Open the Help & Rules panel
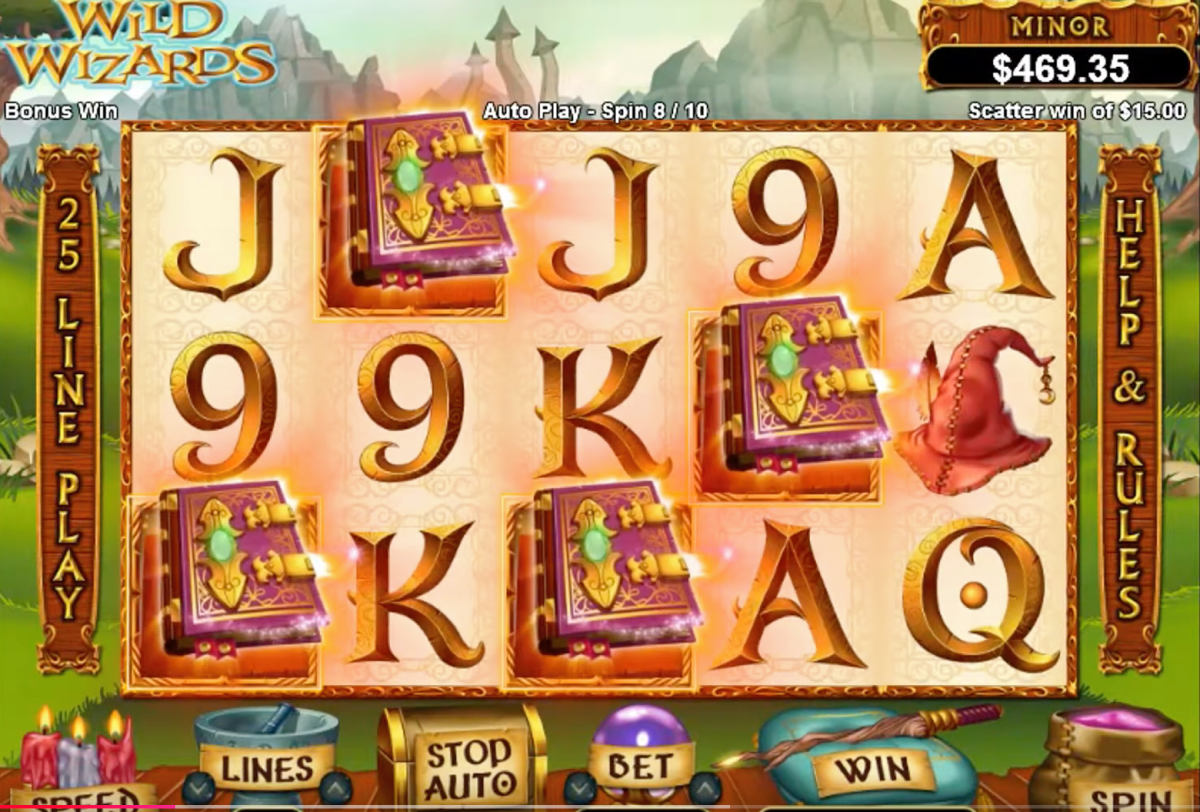This screenshot has width=1200, height=812. [x=1129, y=408]
